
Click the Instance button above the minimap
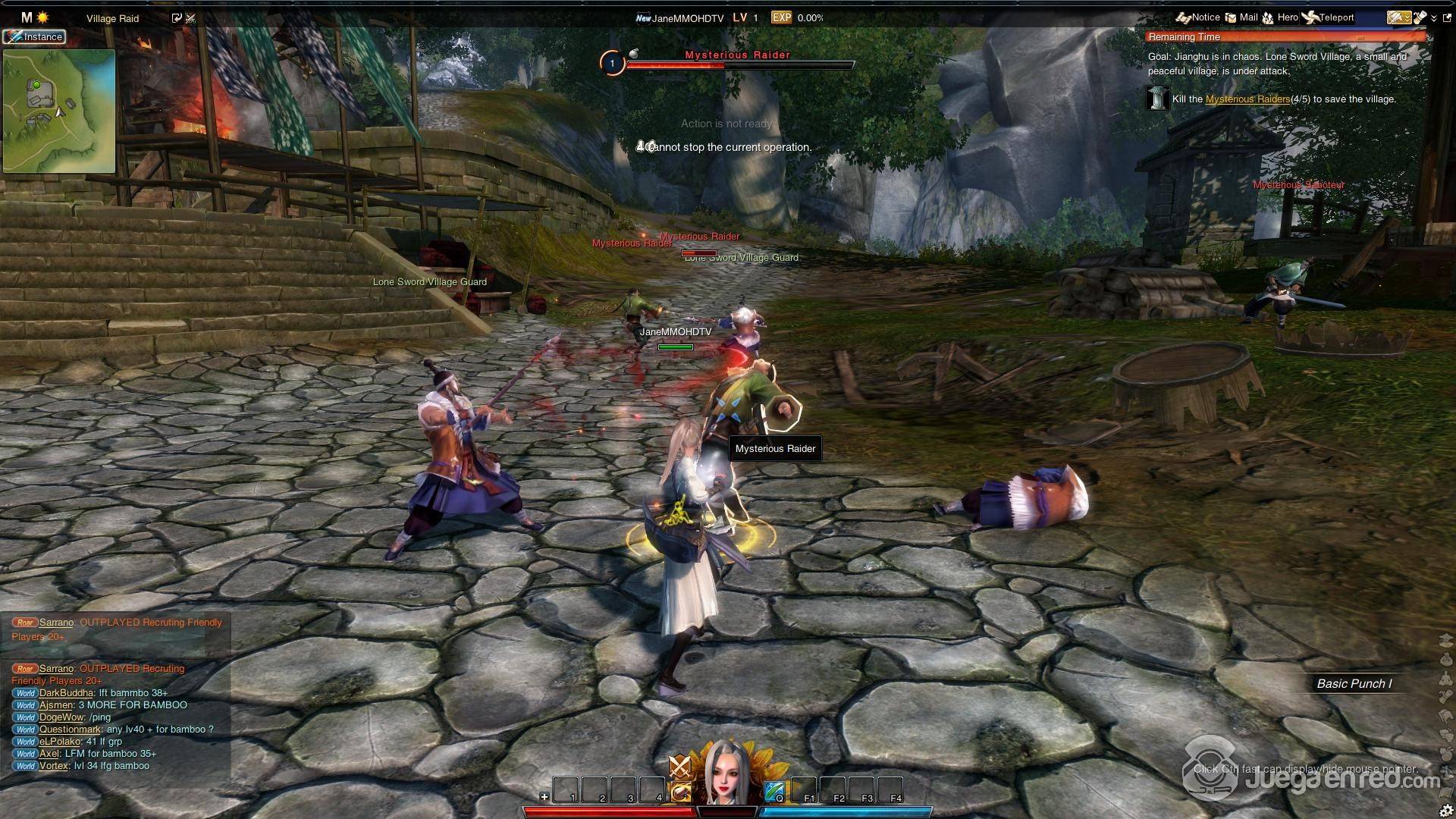coord(34,36)
